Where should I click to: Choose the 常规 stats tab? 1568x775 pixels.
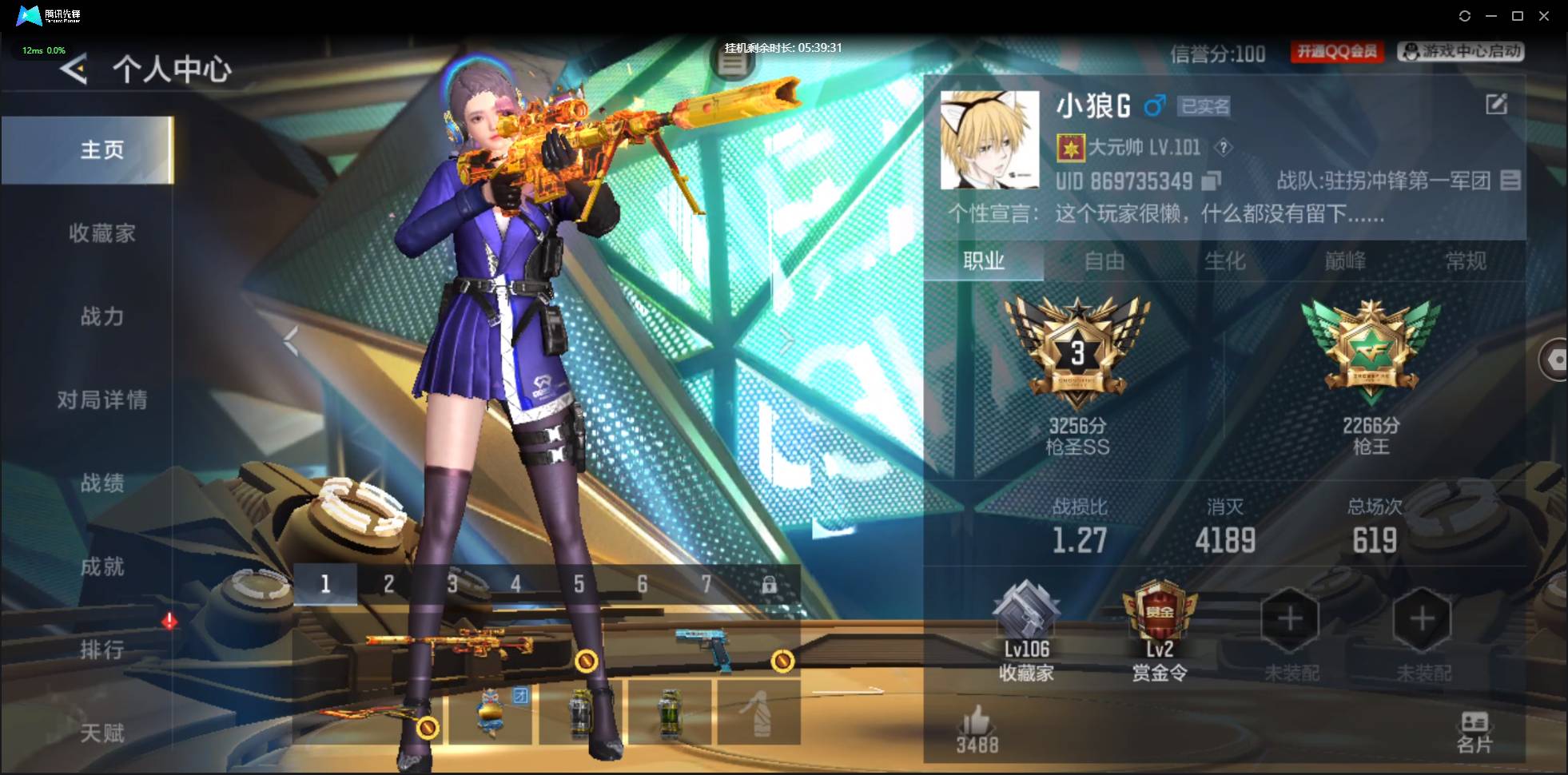(x=1466, y=261)
